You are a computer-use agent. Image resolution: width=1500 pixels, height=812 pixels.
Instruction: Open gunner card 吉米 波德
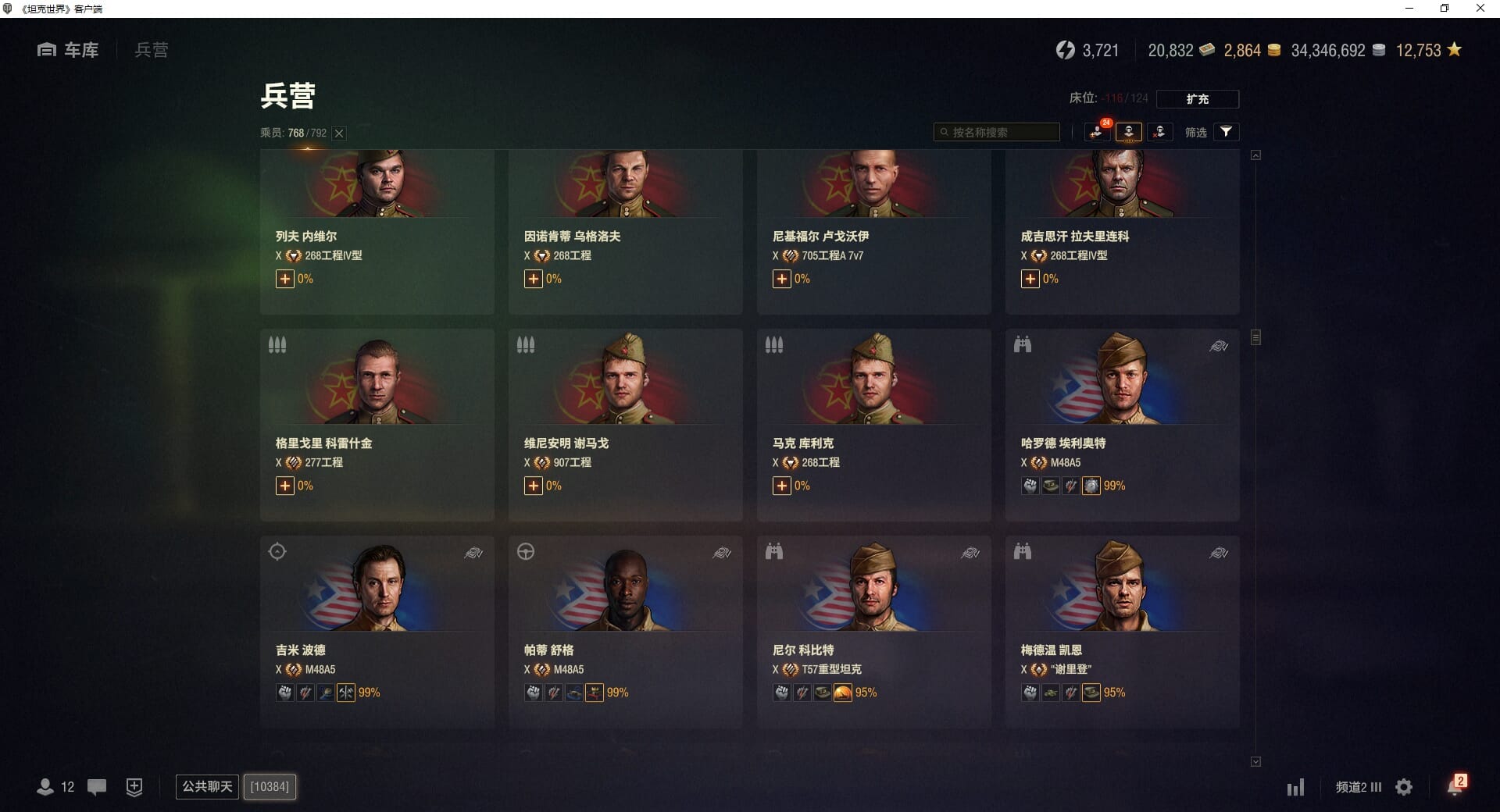377,631
